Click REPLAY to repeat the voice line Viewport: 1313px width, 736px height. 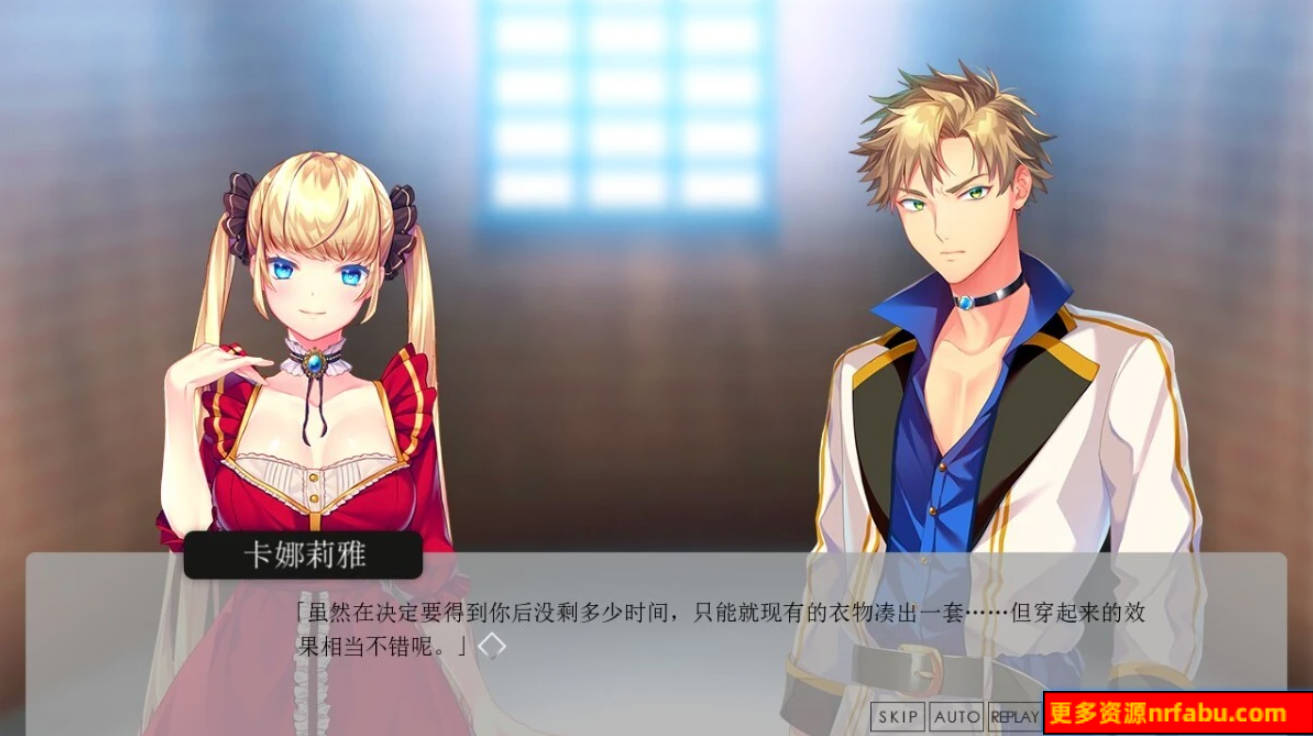1013,716
